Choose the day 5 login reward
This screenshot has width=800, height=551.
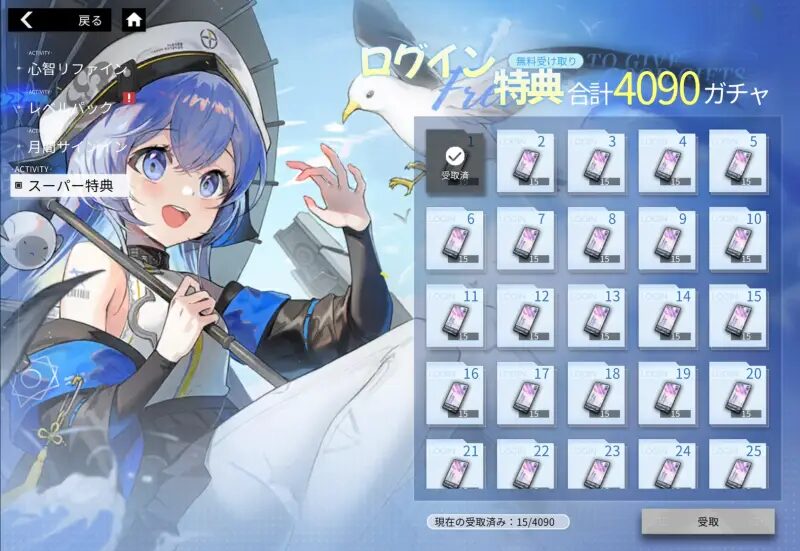click(738, 159)
